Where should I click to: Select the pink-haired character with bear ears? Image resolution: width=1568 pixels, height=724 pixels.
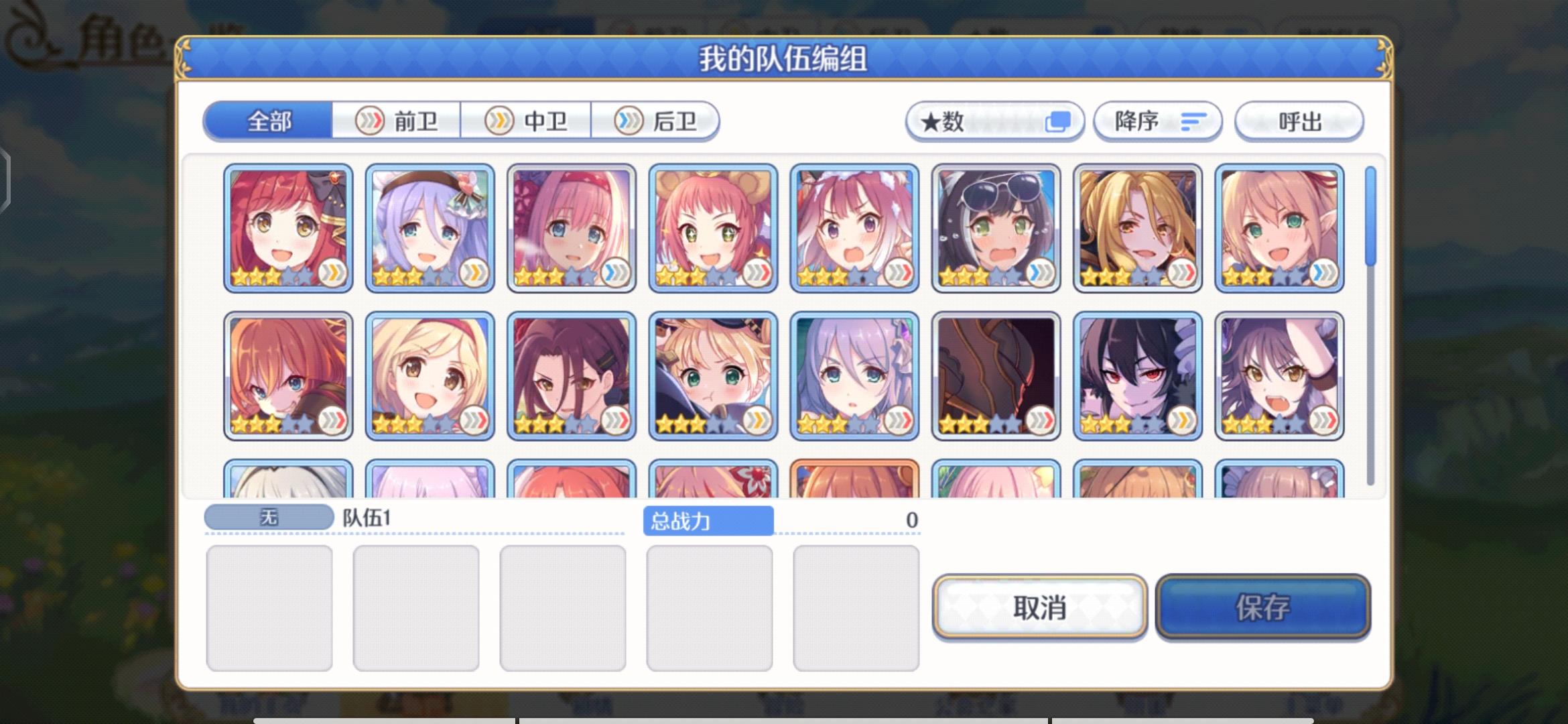[712, 228]
